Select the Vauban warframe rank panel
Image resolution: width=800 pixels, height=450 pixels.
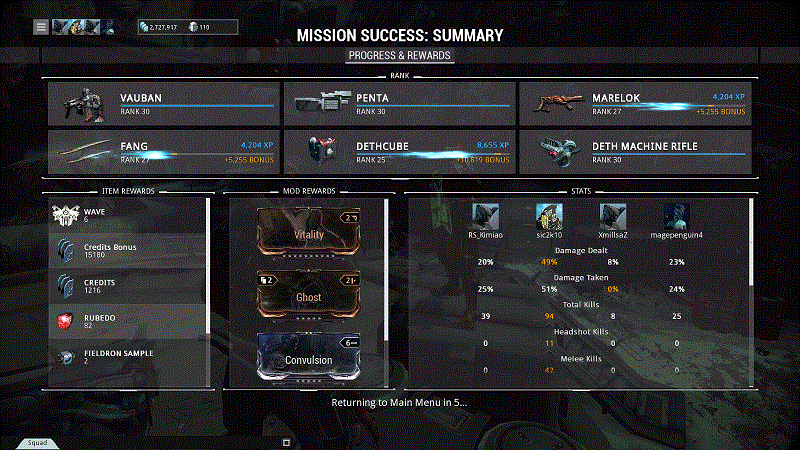coord(163,103)
